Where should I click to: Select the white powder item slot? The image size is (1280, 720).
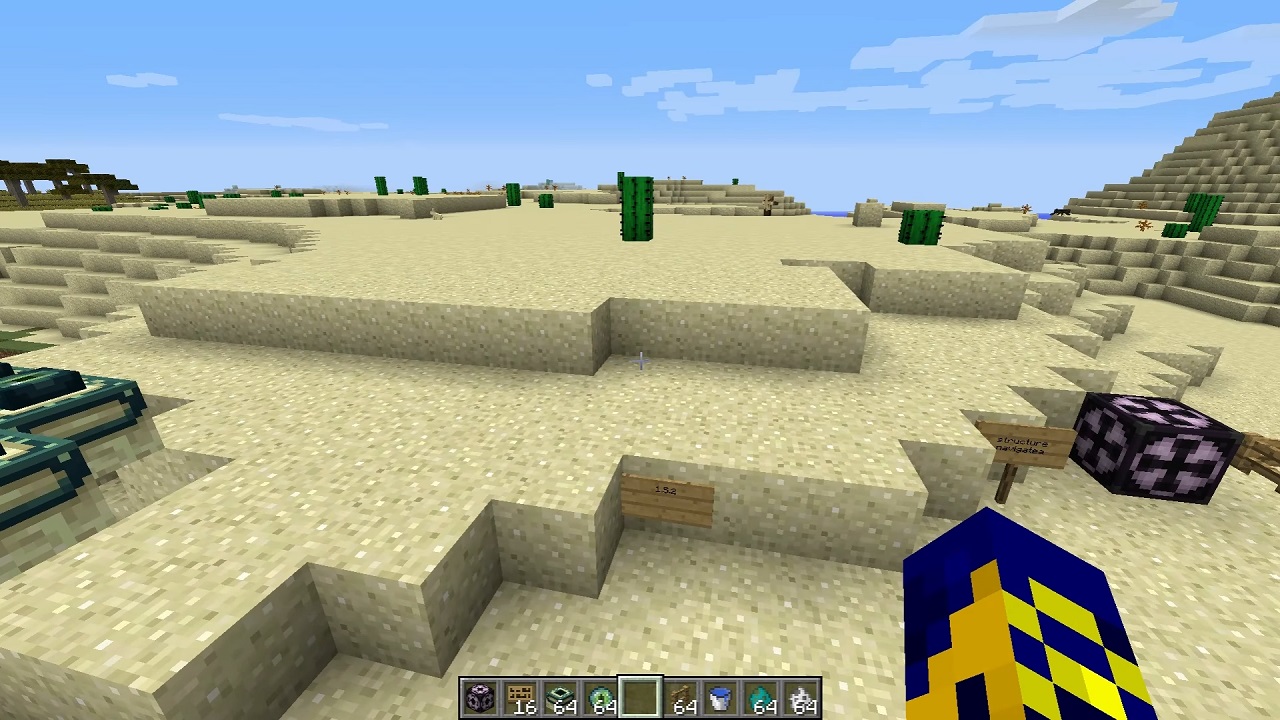click(x=800, y=698)
